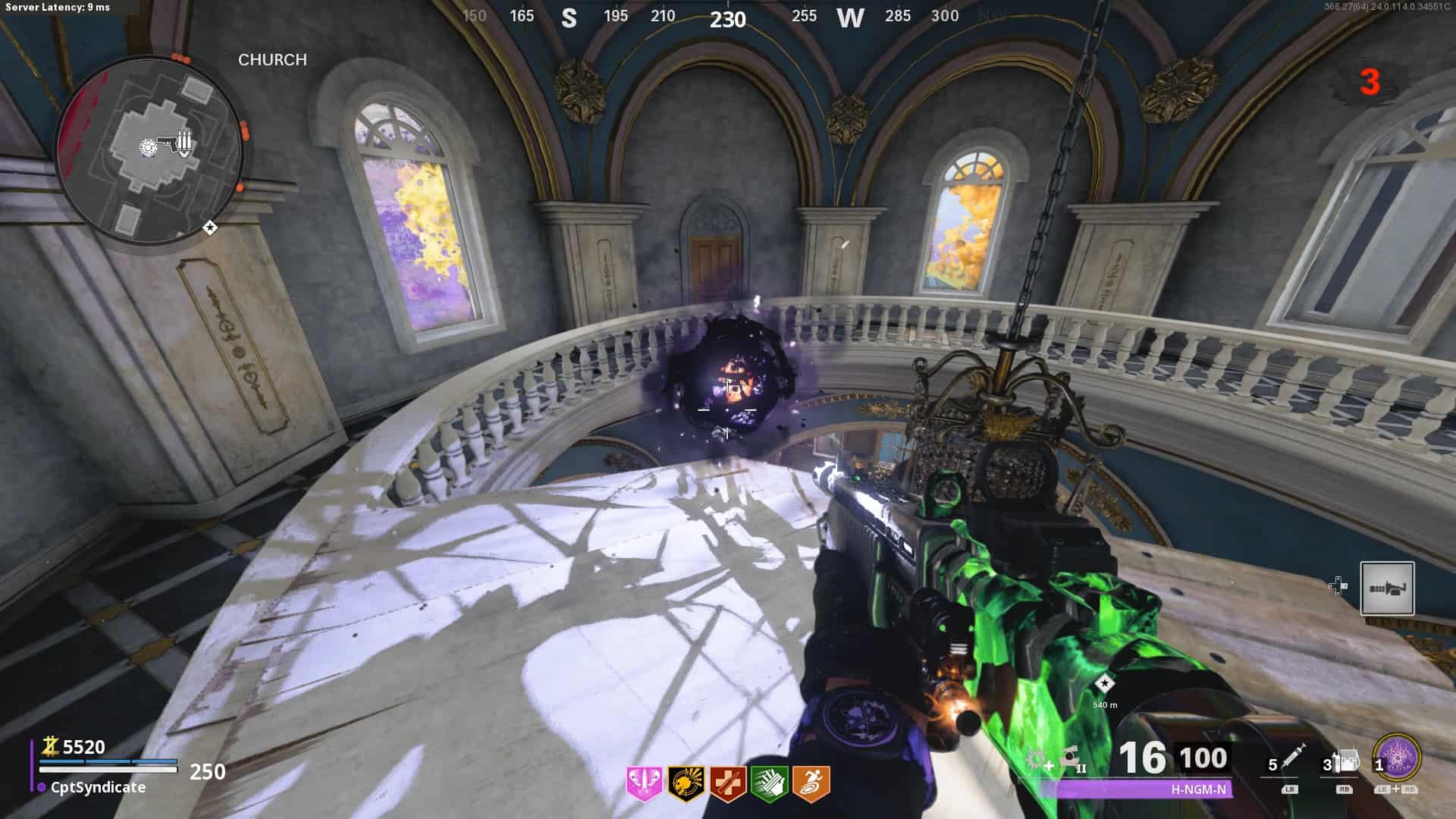Activate the minigun support weapon slot
1456x819 pixels.
click(1387, 588)
